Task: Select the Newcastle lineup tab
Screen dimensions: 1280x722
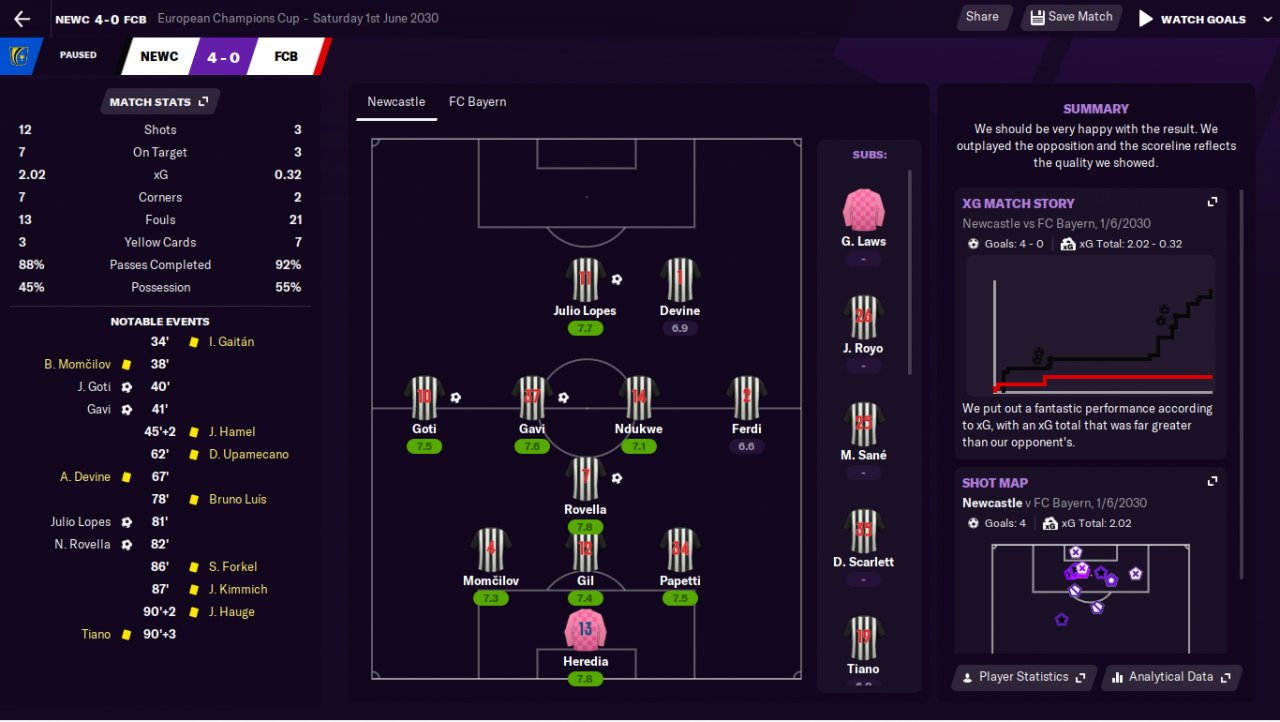Action: click(396, 102)
